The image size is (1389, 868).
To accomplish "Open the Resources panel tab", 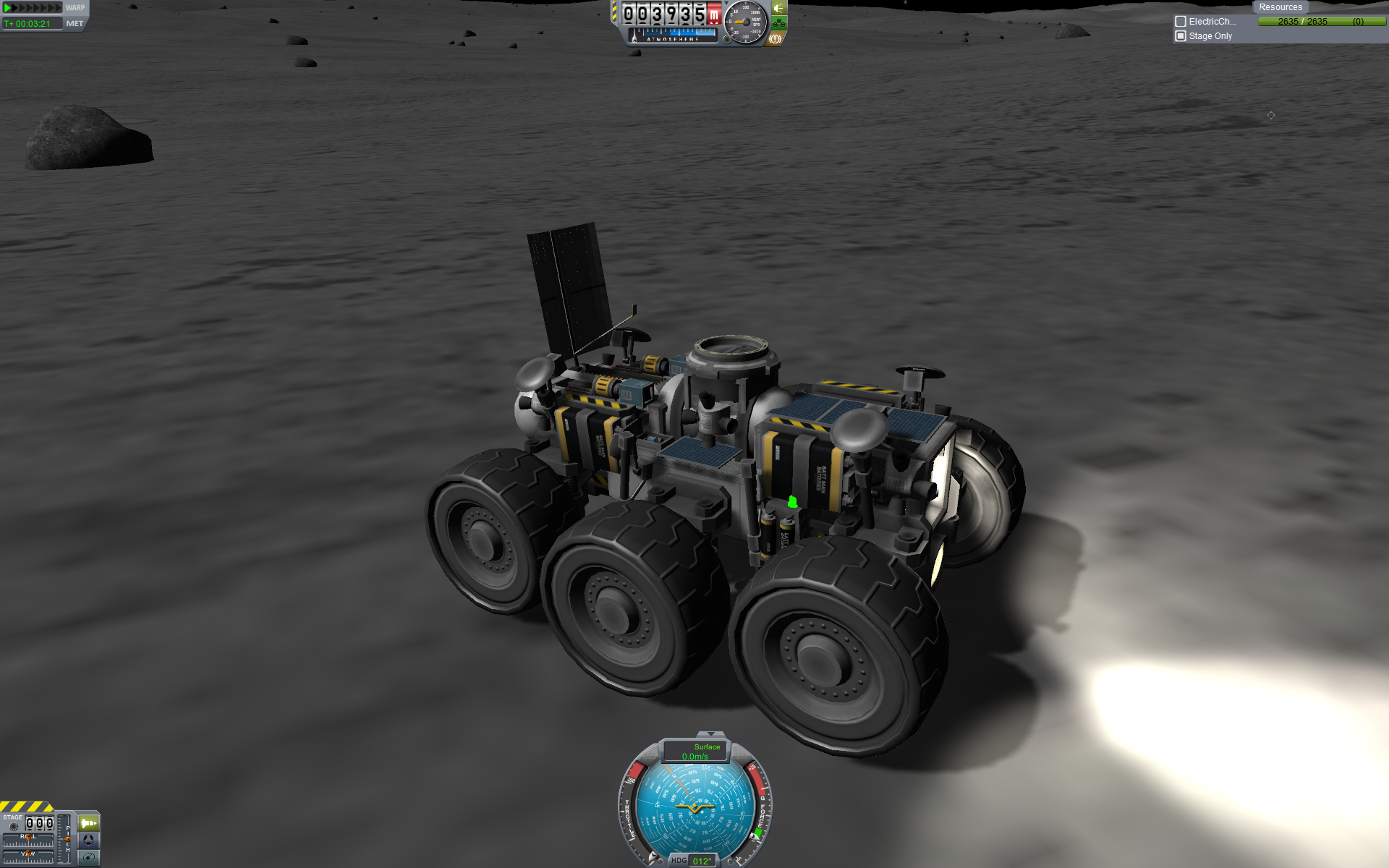I will [1280, 7].
